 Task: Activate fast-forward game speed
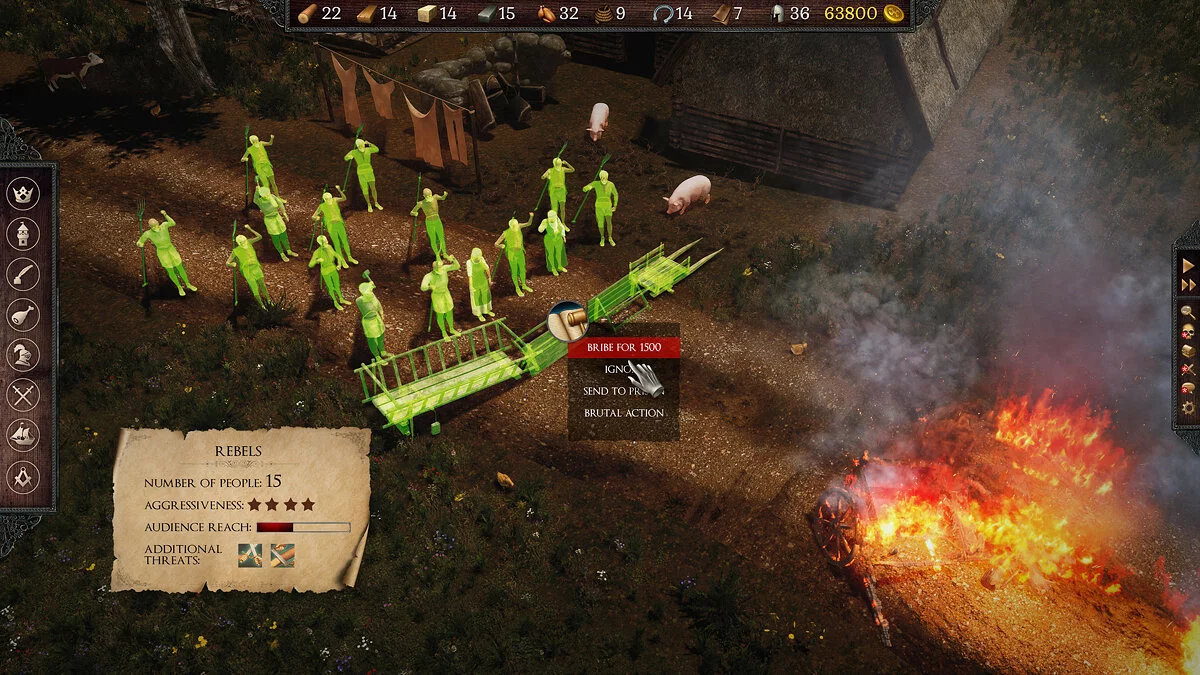click(x=1188, y=286)
